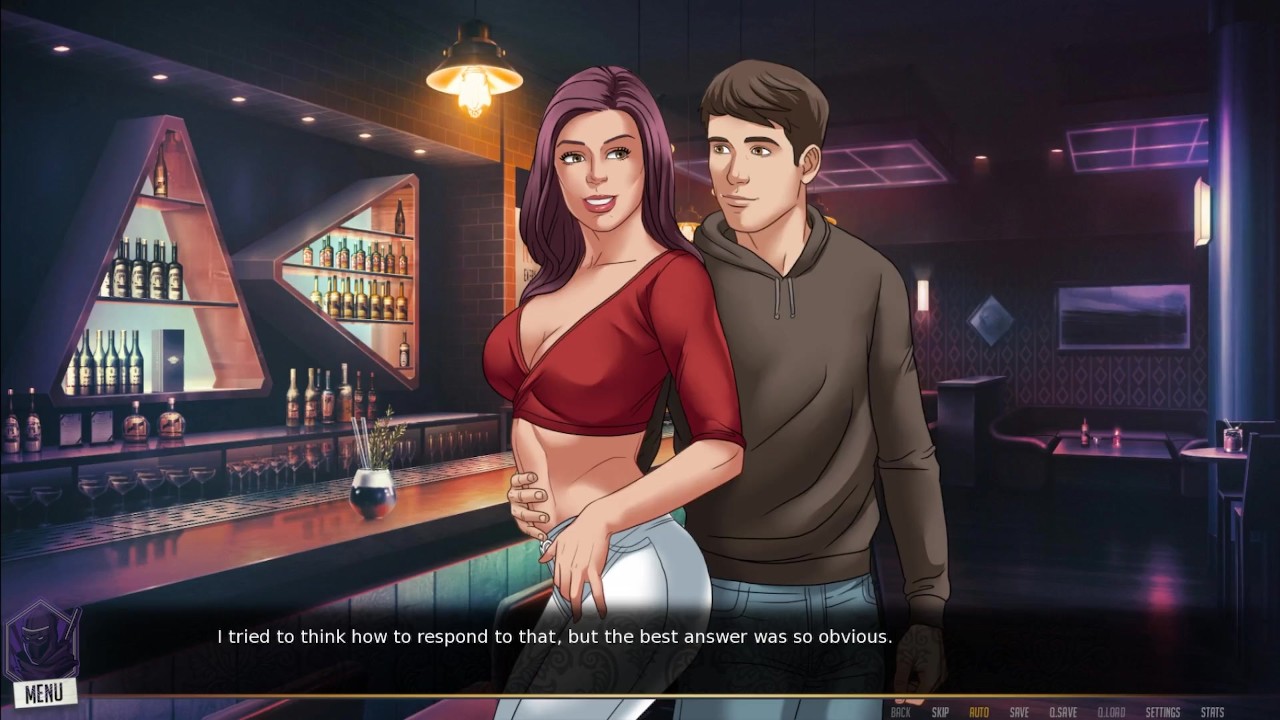Open the Save screen
This screenshot has height=720, width=1280.
point(1019,712)
